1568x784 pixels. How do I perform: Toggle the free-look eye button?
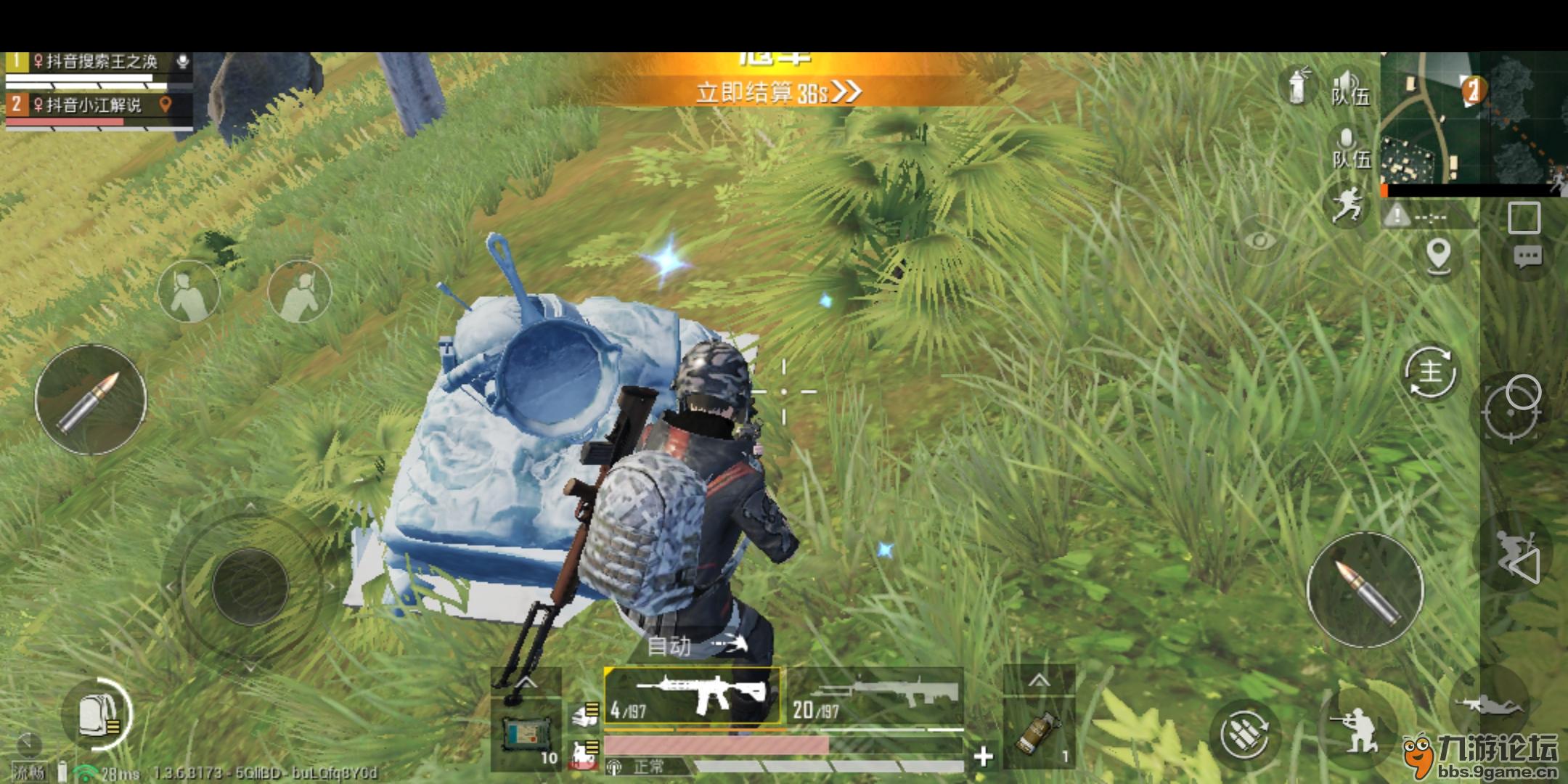pos(1262,240)
